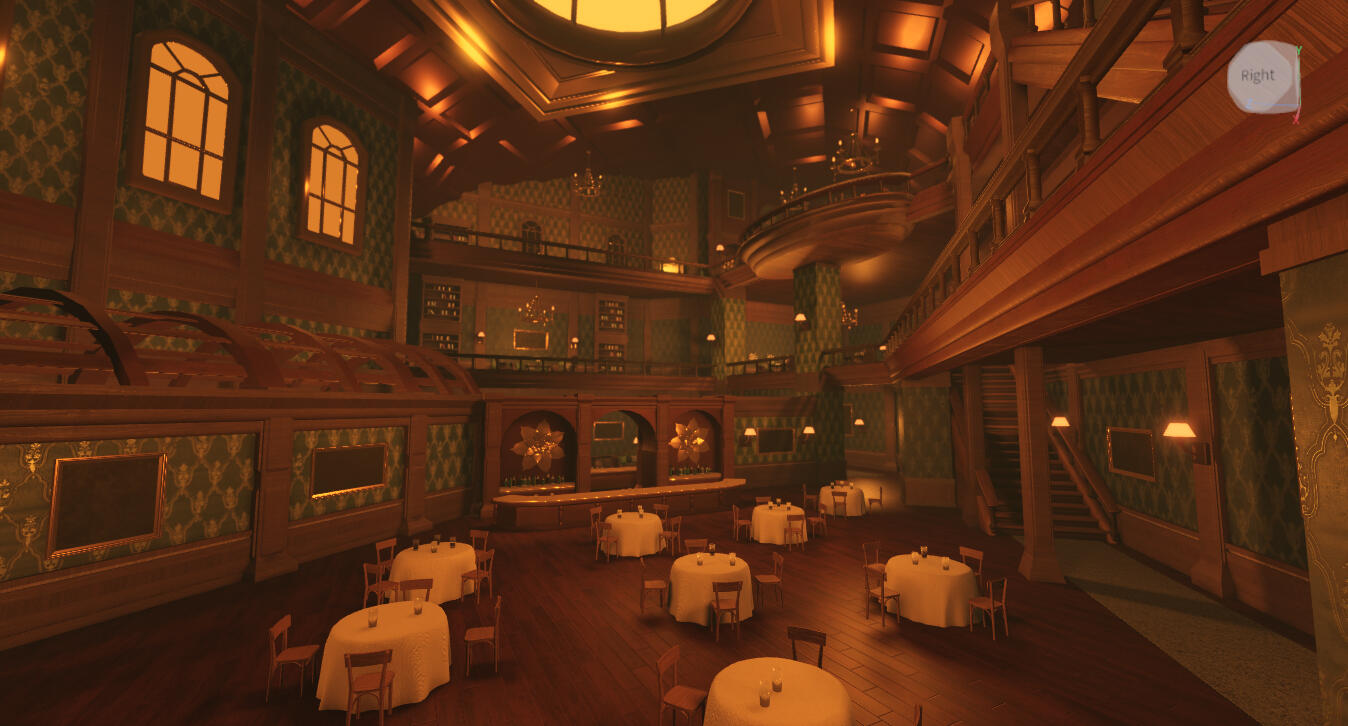The width and height of the screenshot is (1348, 726).
Task: Click the Right face of the view cube
Action: pos(1258,75)
